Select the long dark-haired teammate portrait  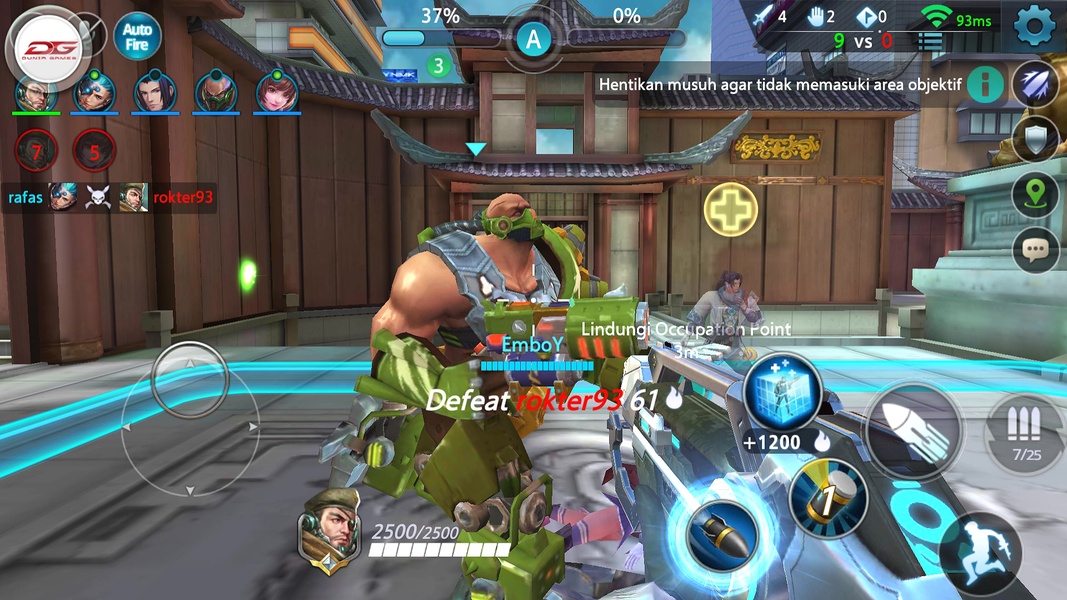point(155,92)
